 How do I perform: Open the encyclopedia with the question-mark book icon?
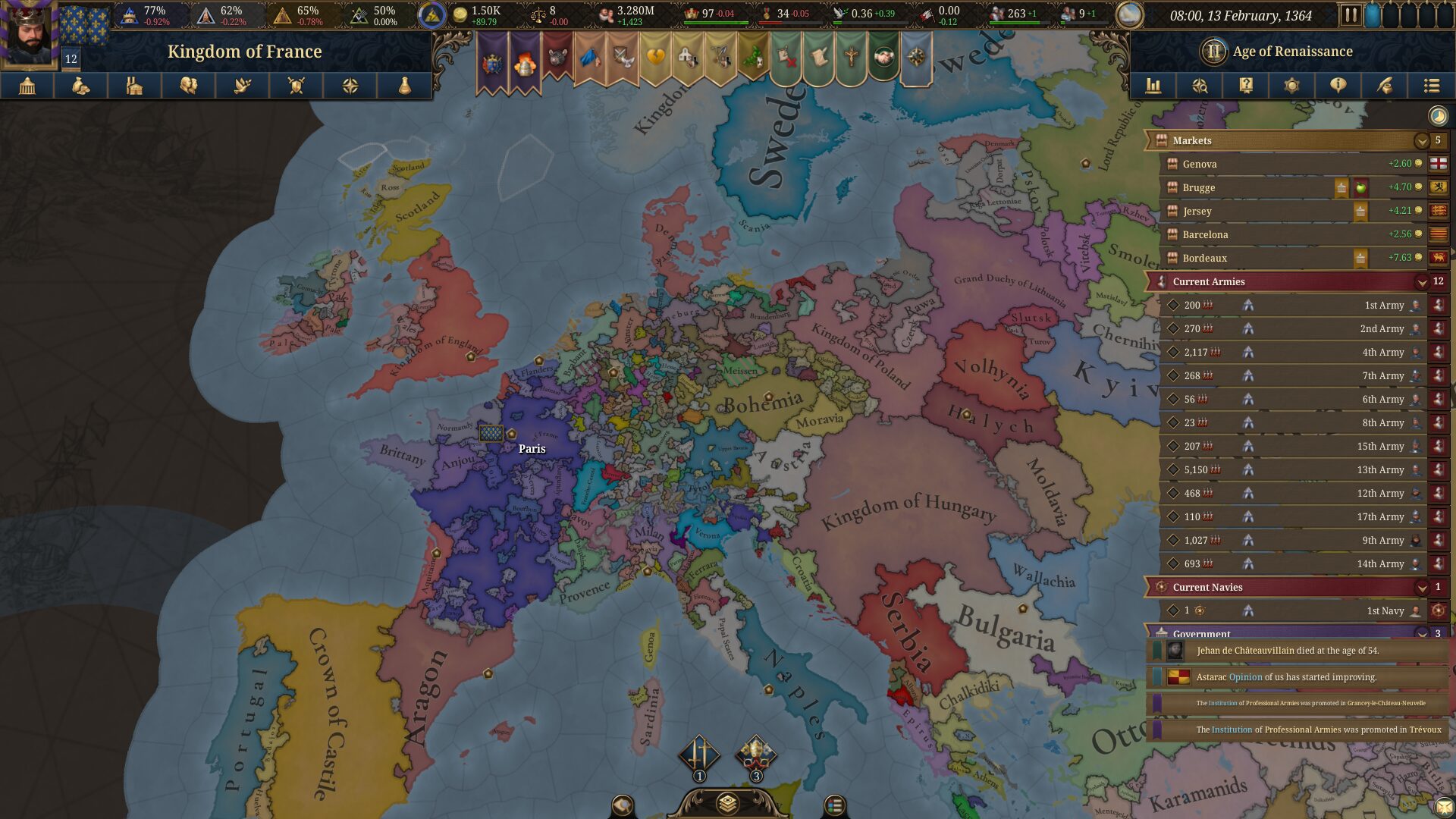pyautogui.click(x=1244, y=86)
